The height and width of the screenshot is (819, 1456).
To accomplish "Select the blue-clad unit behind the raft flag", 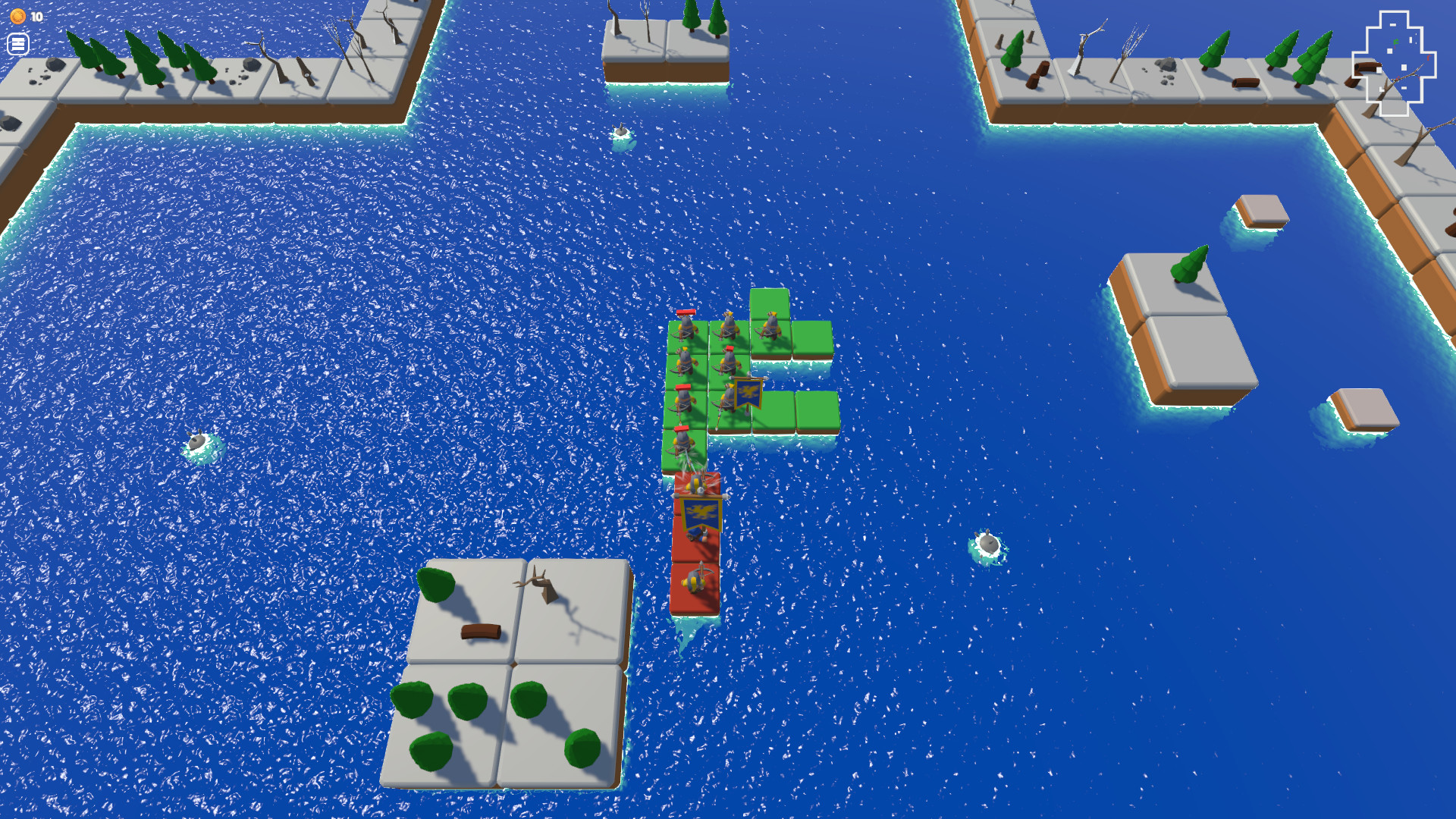I will coord(695,534).
